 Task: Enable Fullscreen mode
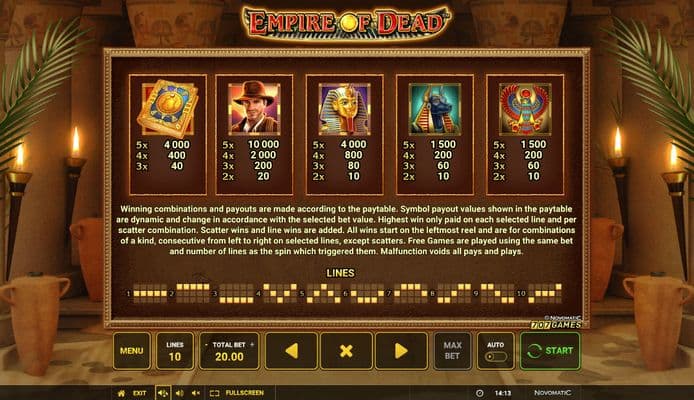pos(238,393)
